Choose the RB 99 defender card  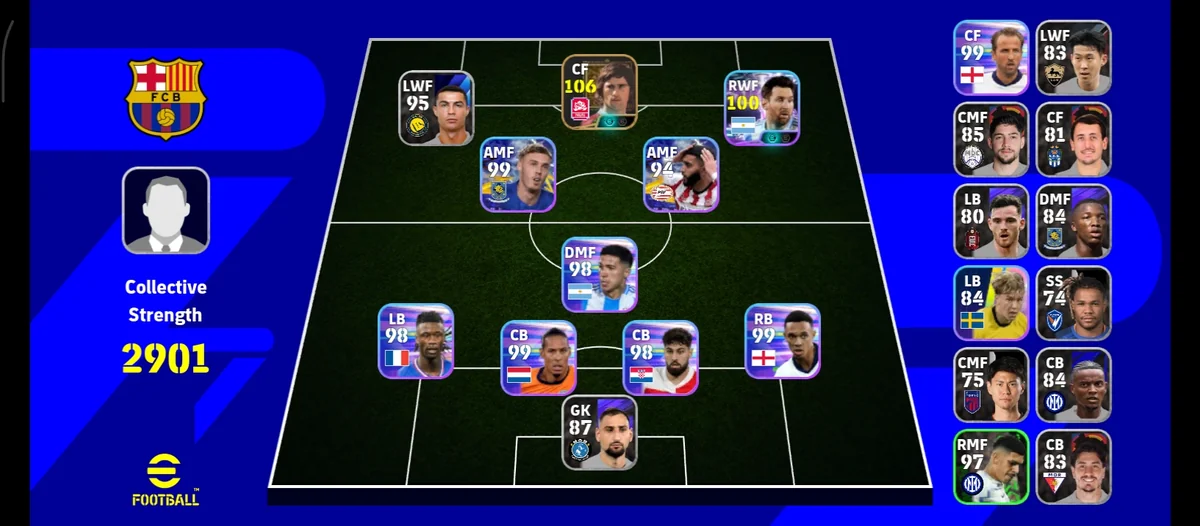pyautogui.click(x=782, y=341)
